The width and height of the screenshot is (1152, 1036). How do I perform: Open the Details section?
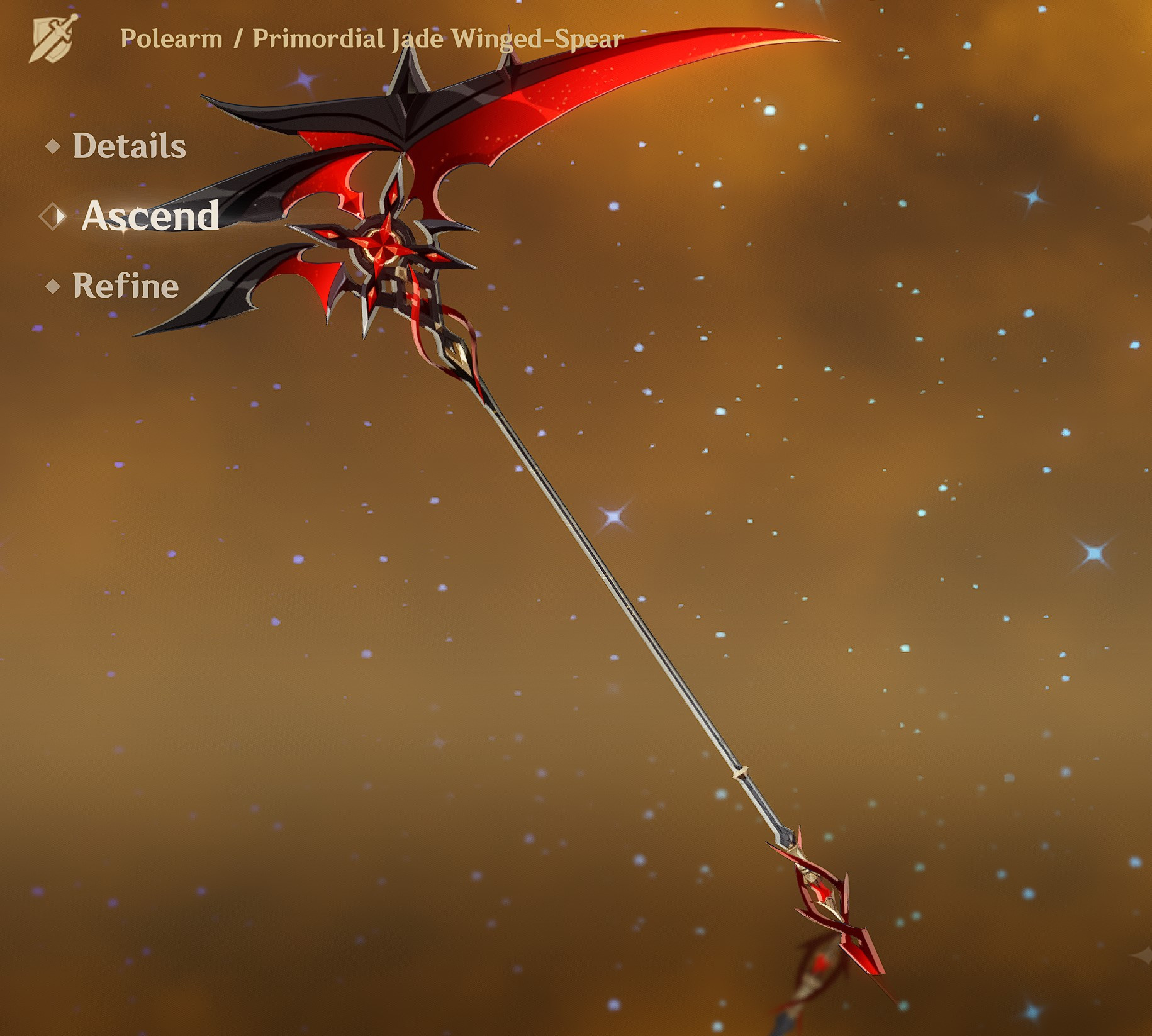[127, 147]
